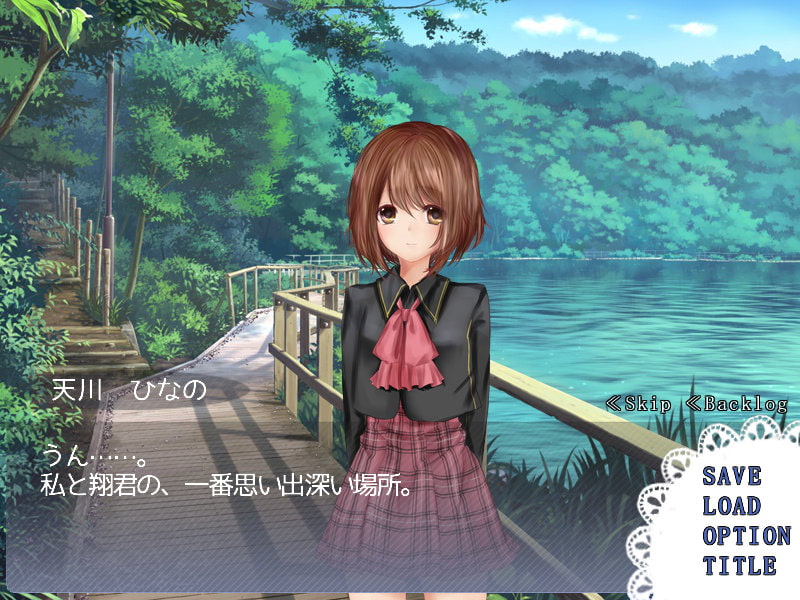Activate the Skip button

(x=640, y=405)
